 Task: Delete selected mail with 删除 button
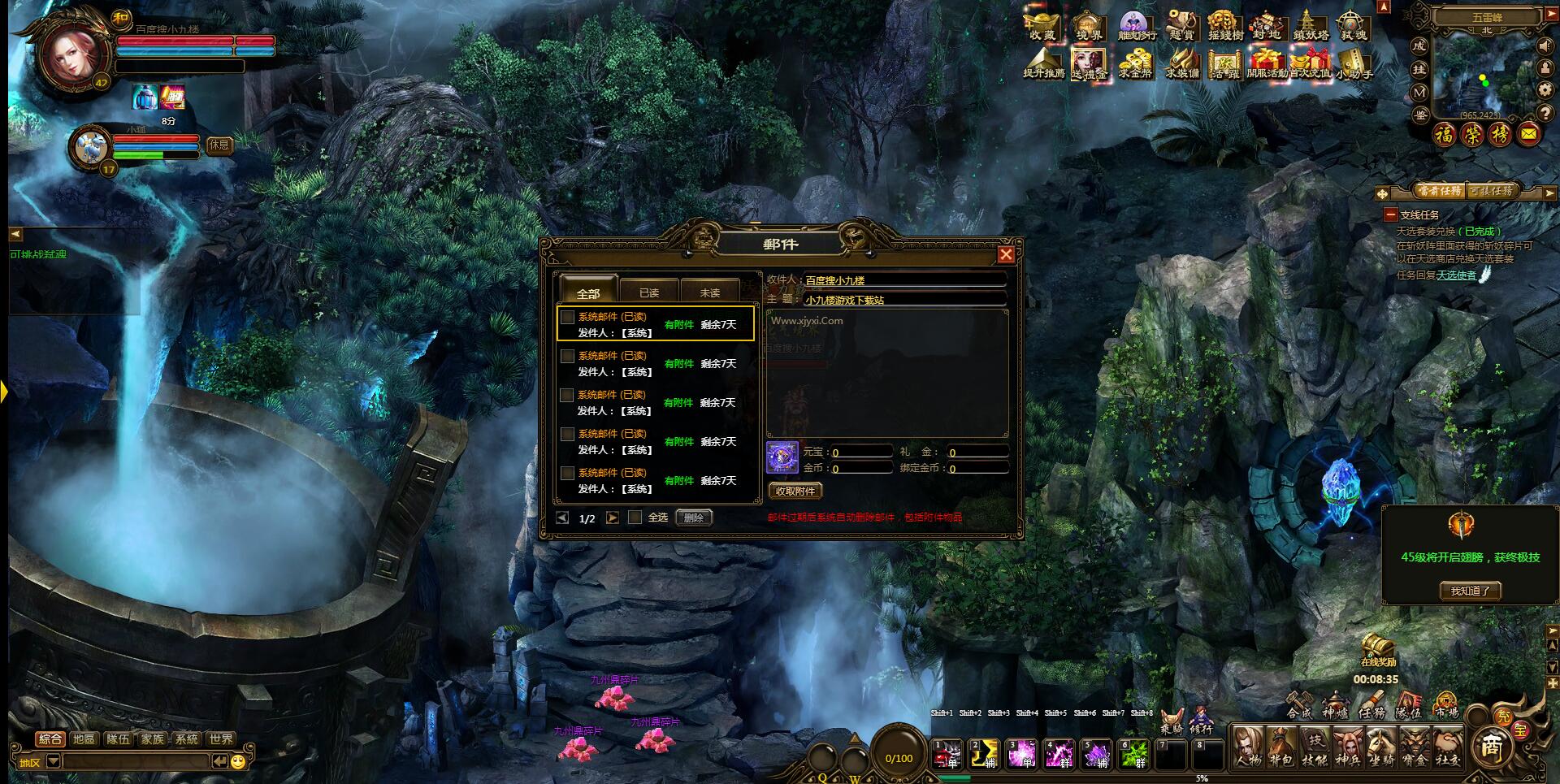[694, 518]
